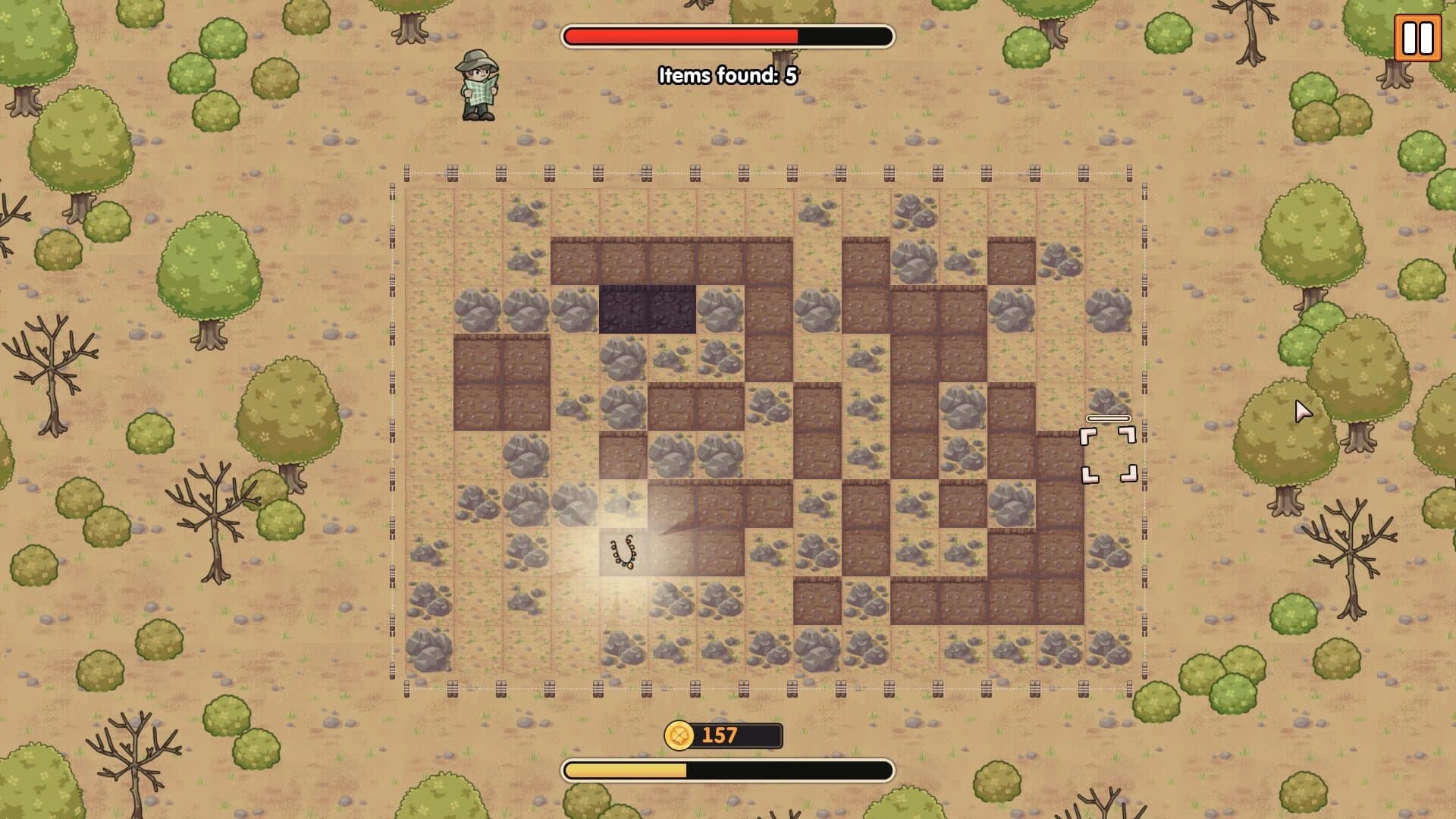This screenshot has height=819, width=1456.
Task: Select an untouched sandy tile in the grid center
Action: [766, 455]
